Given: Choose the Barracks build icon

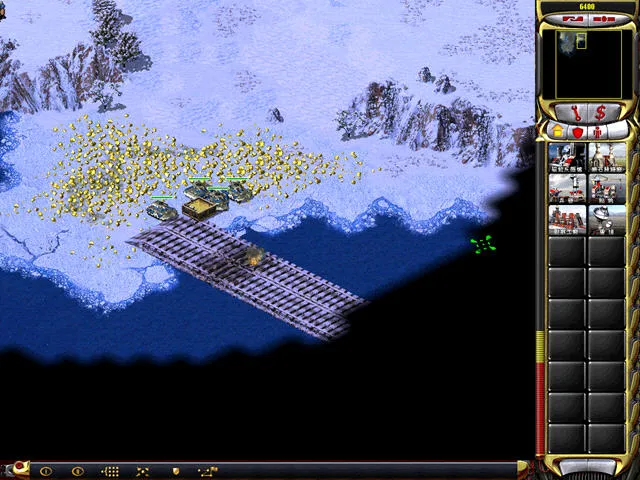Looking at the screenshot, I should 567,188.
